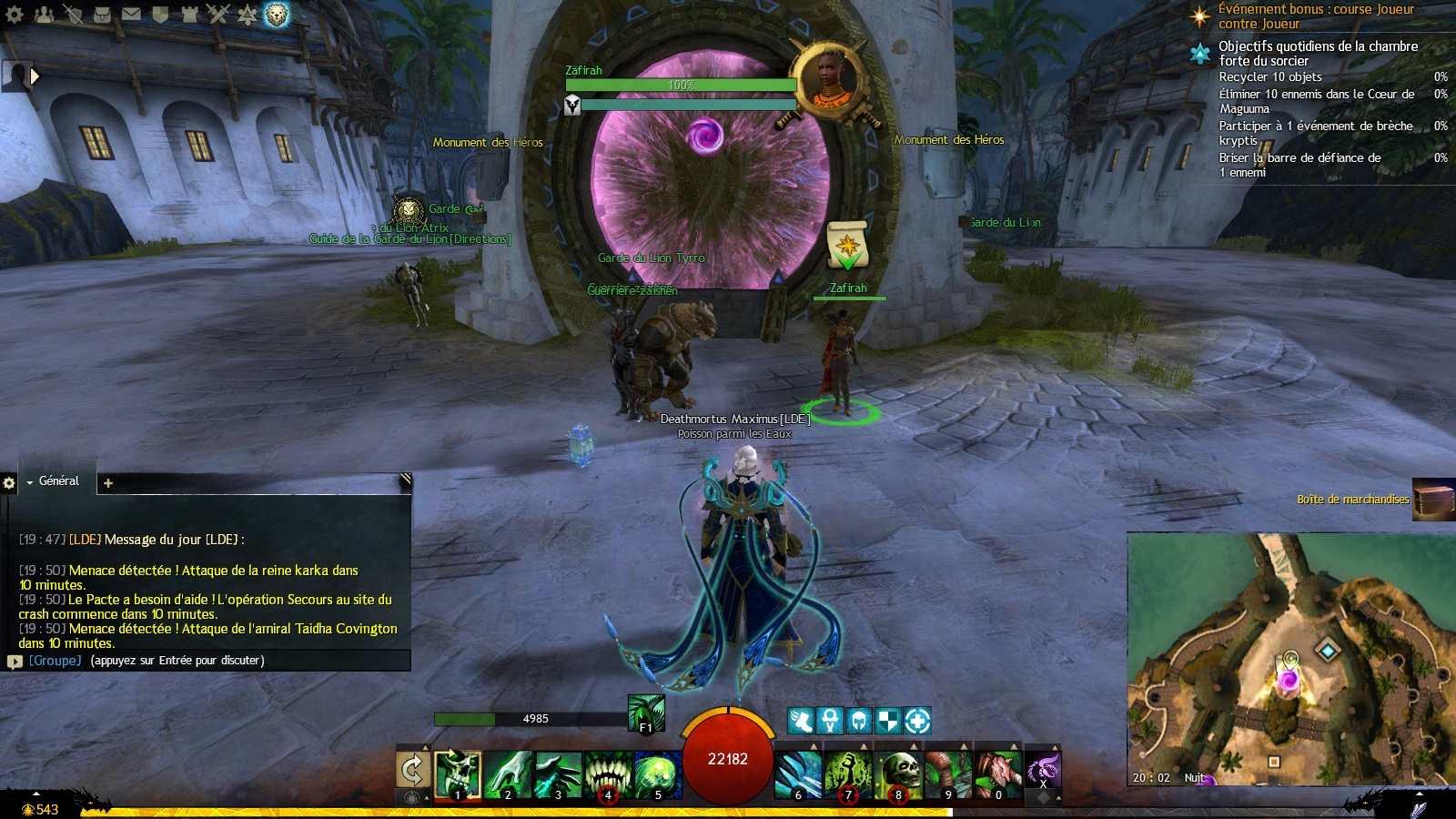
Task: Open the game menu gear icon
Action: [15, 14]
